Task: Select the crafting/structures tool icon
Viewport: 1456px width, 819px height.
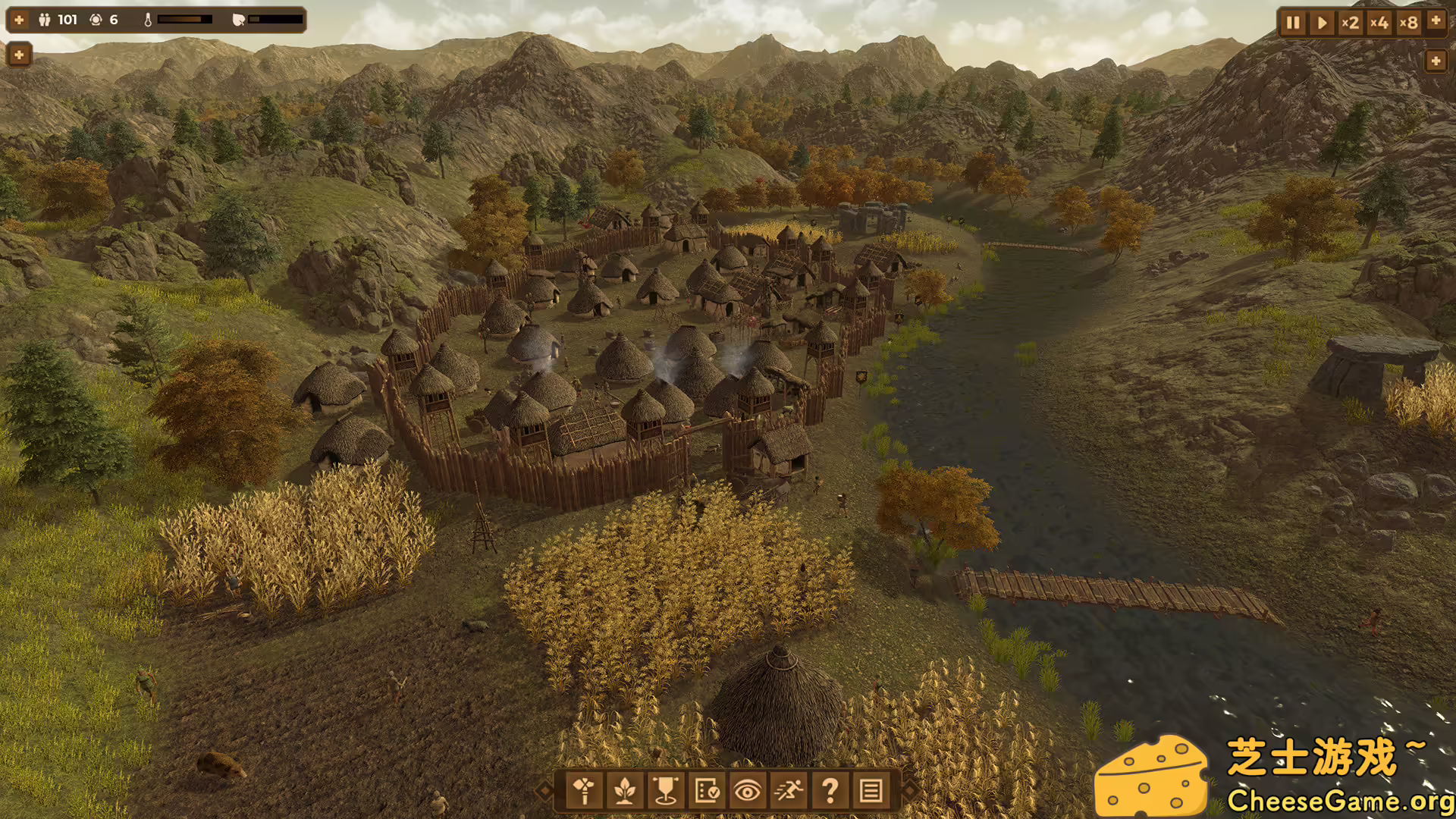Action: 584,792
